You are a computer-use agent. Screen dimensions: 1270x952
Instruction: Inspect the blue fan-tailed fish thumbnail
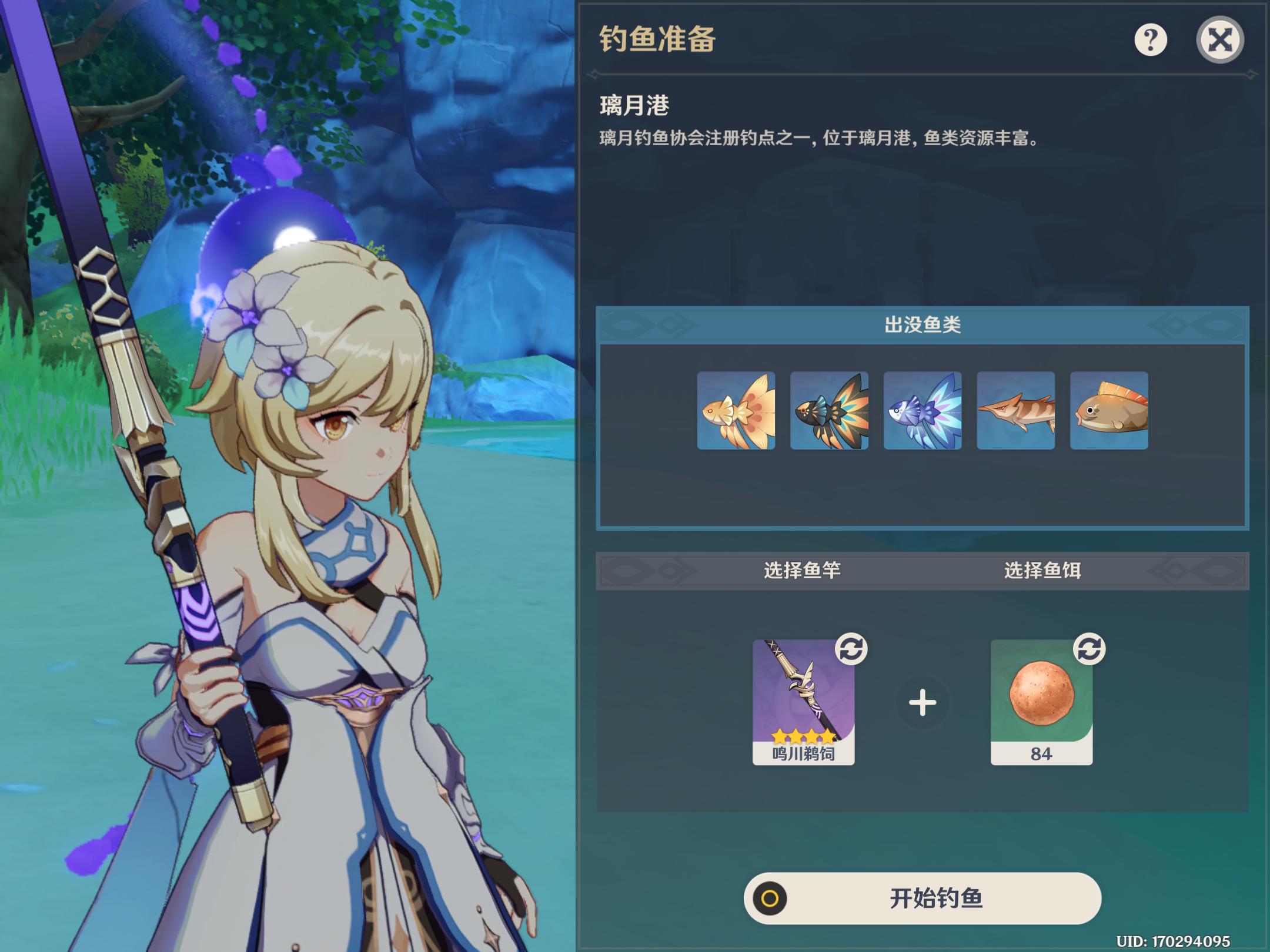point(923,411)
